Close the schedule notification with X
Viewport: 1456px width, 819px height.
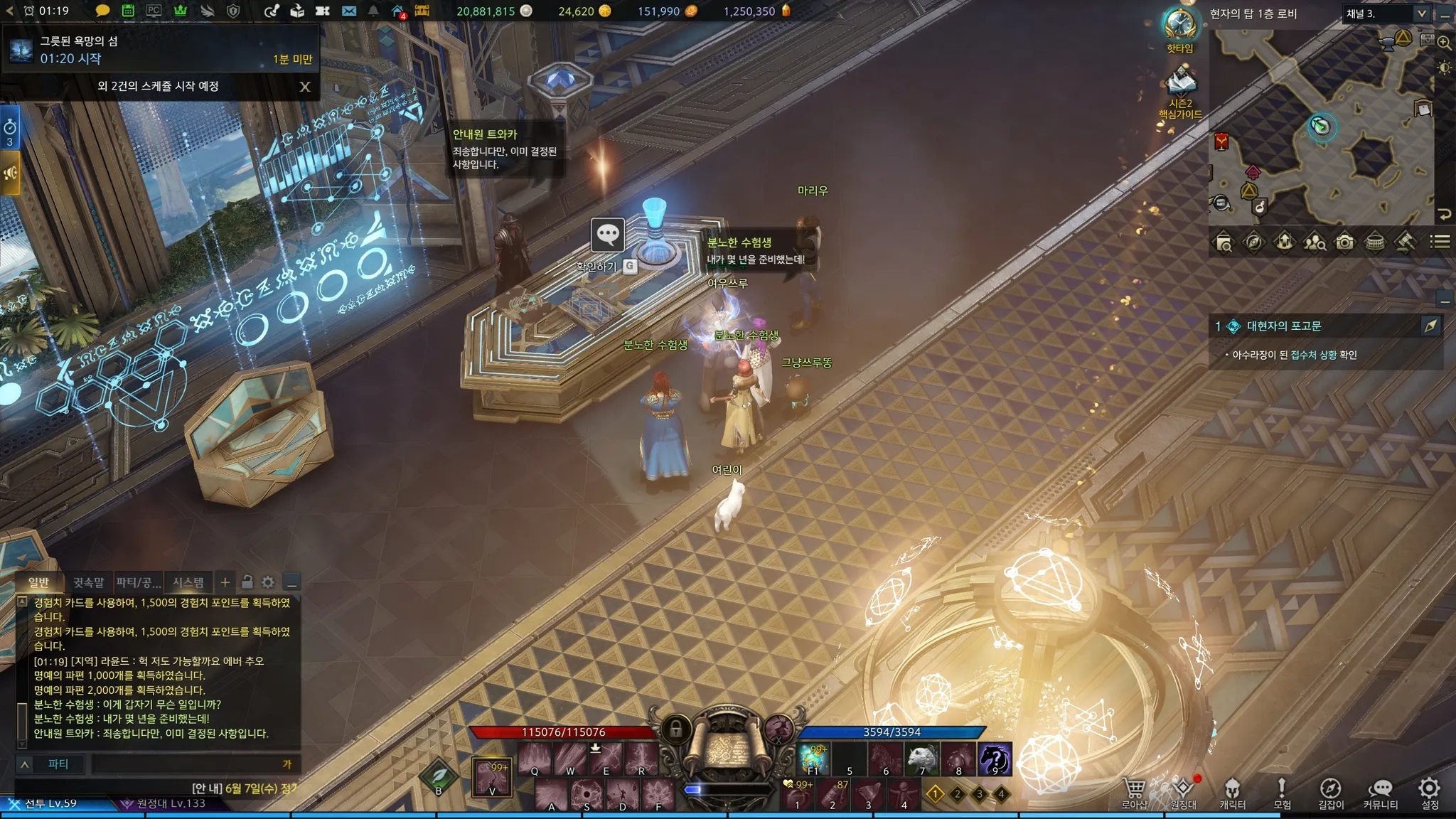[305, 87]
